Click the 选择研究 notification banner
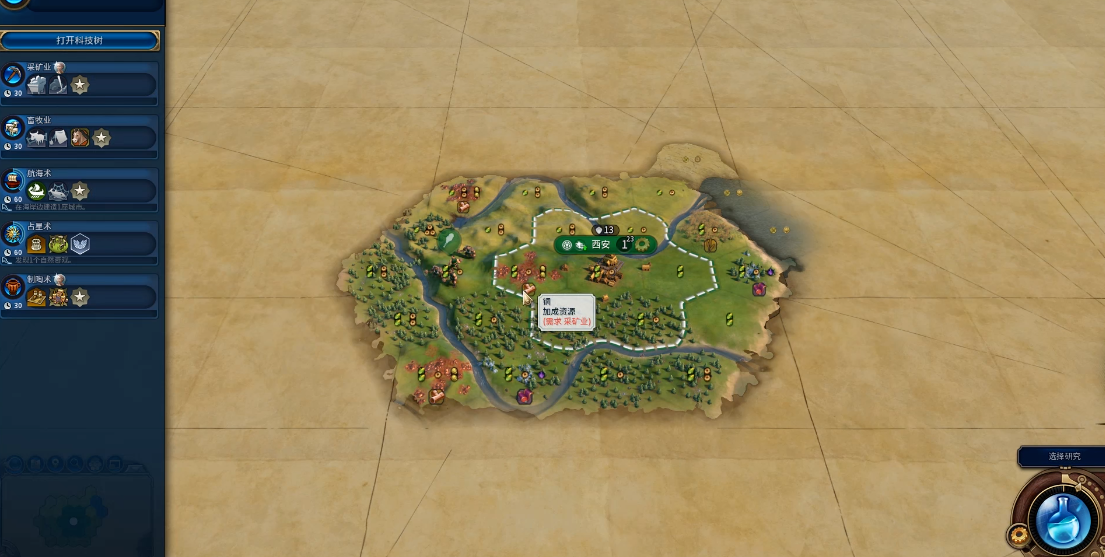Image resolution: width=1105 pixels, height=557 pixels. (1063, 456)
